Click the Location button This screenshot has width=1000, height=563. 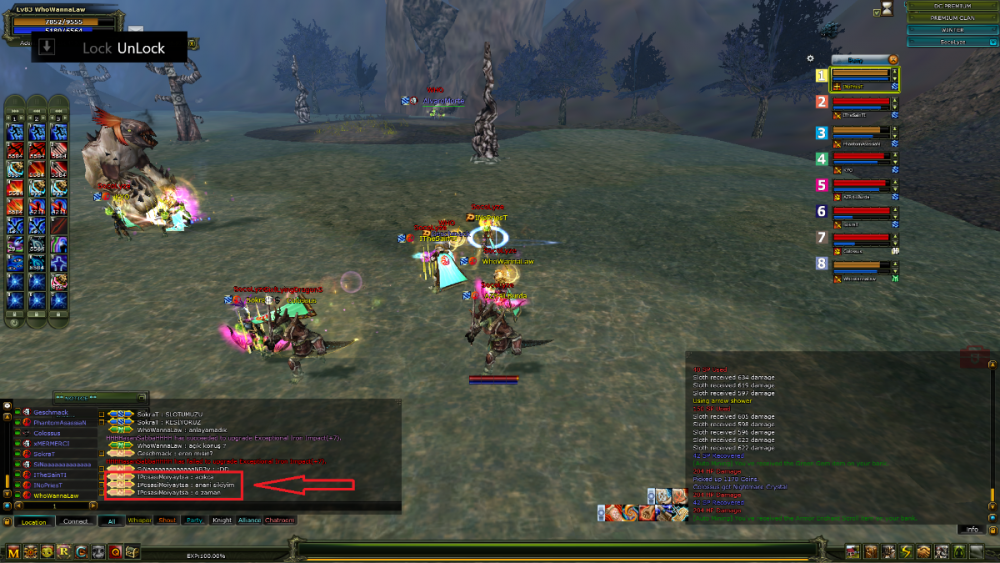[x=33, y=521]
